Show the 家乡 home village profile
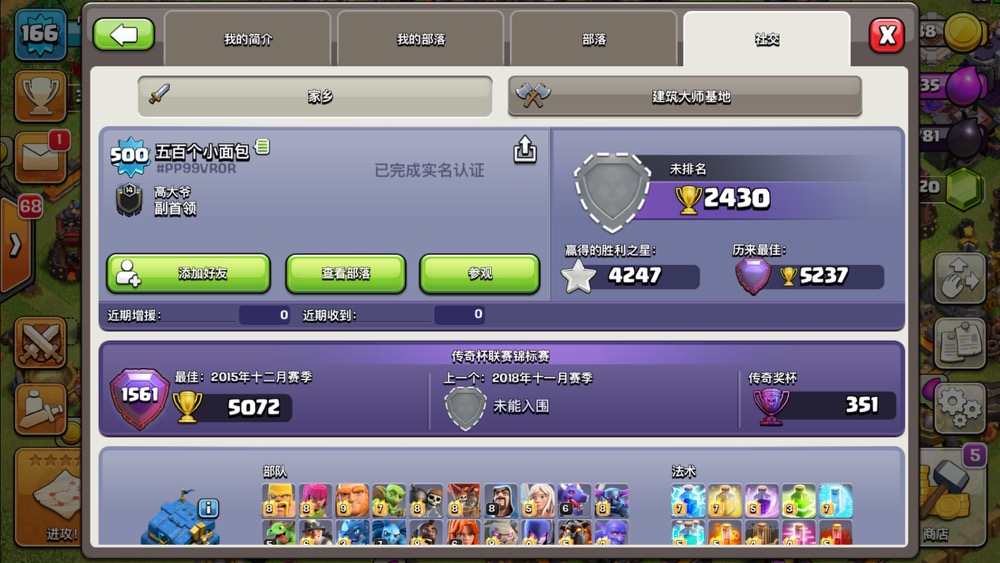Screen dimensions: 1000x563 [315, 96]
